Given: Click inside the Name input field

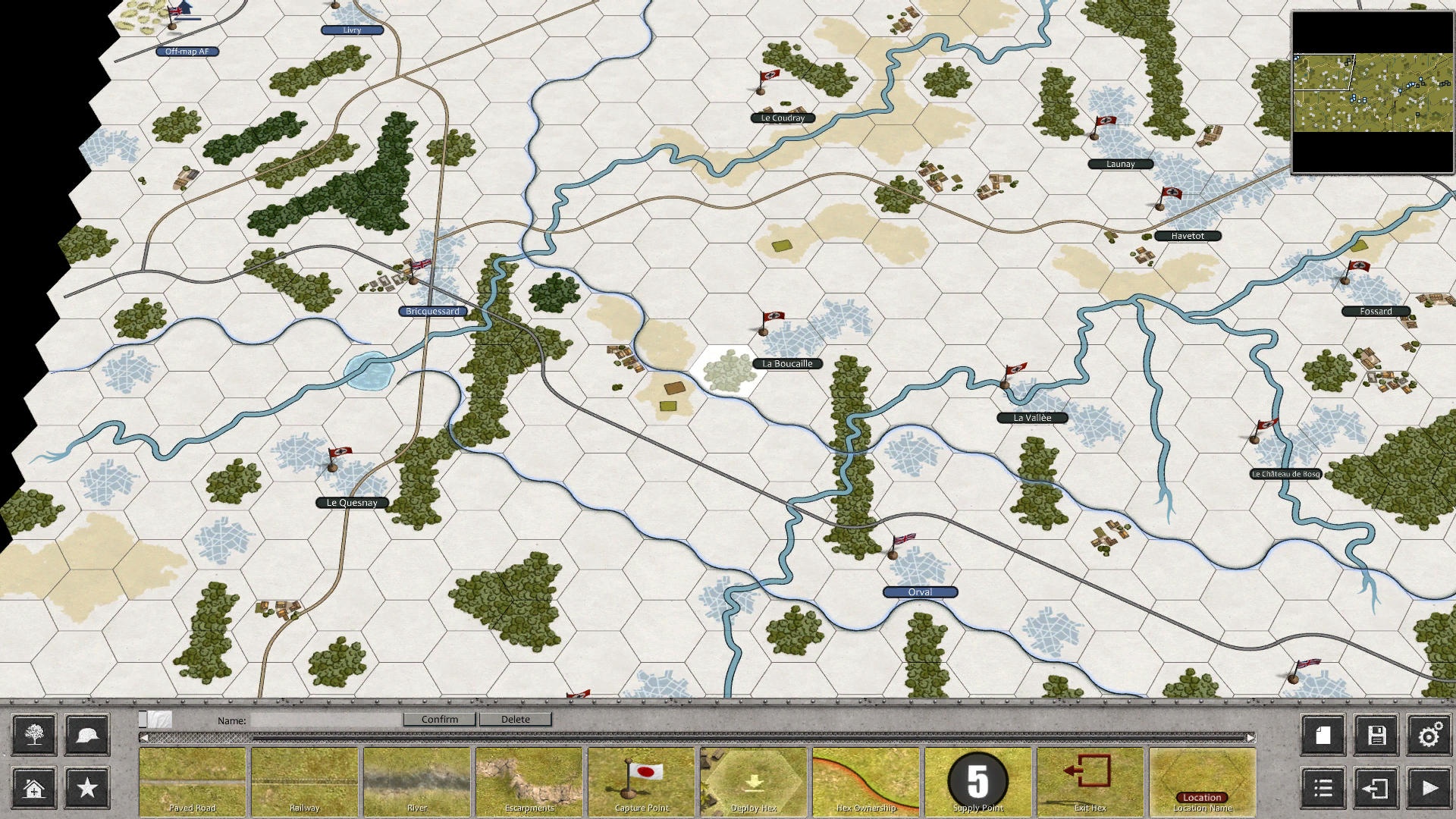Looking at the screenshot, I should pyautogui.click(x=328, y=719).
